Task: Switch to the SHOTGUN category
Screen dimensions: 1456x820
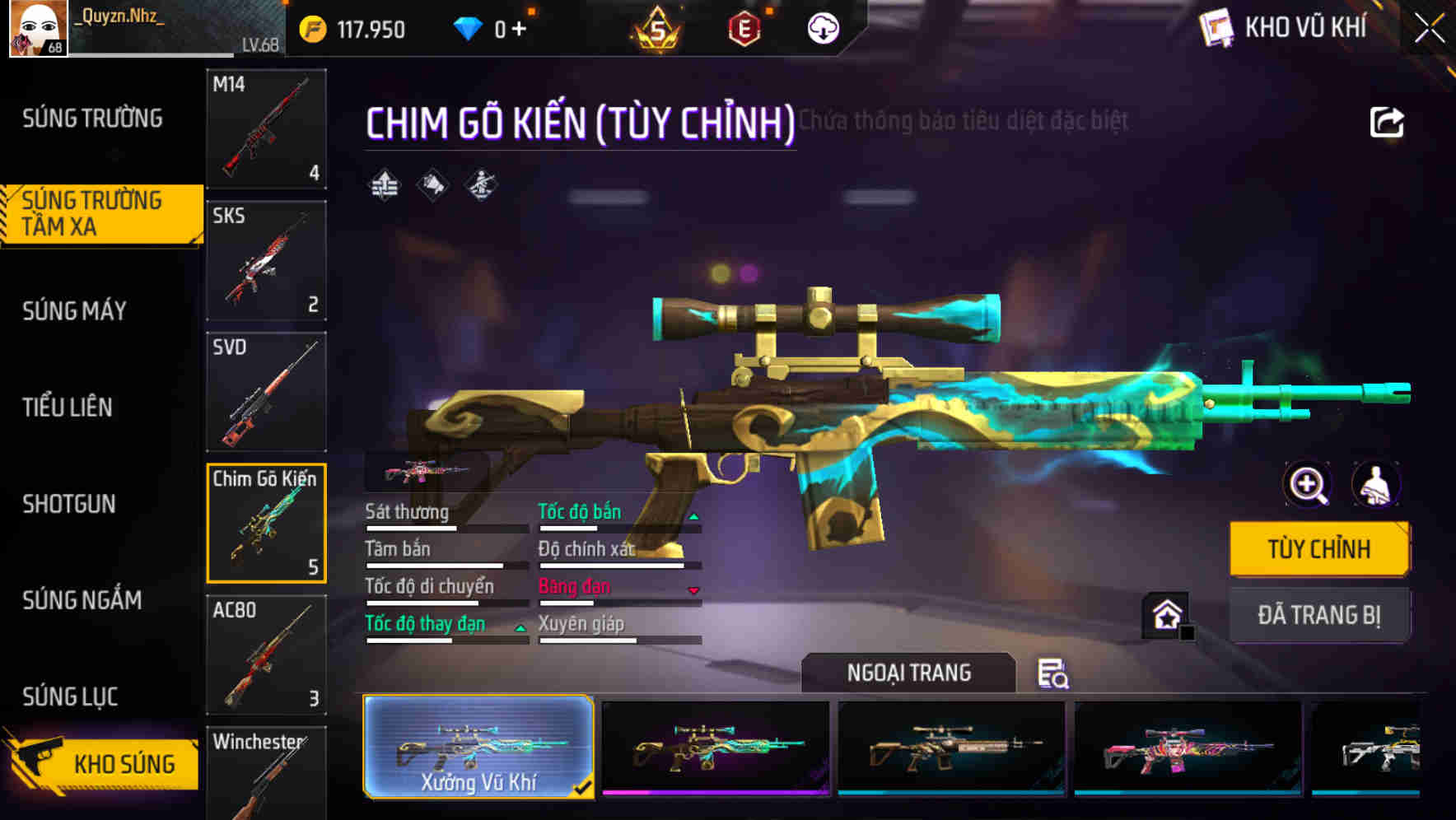Action: [70, 503]
